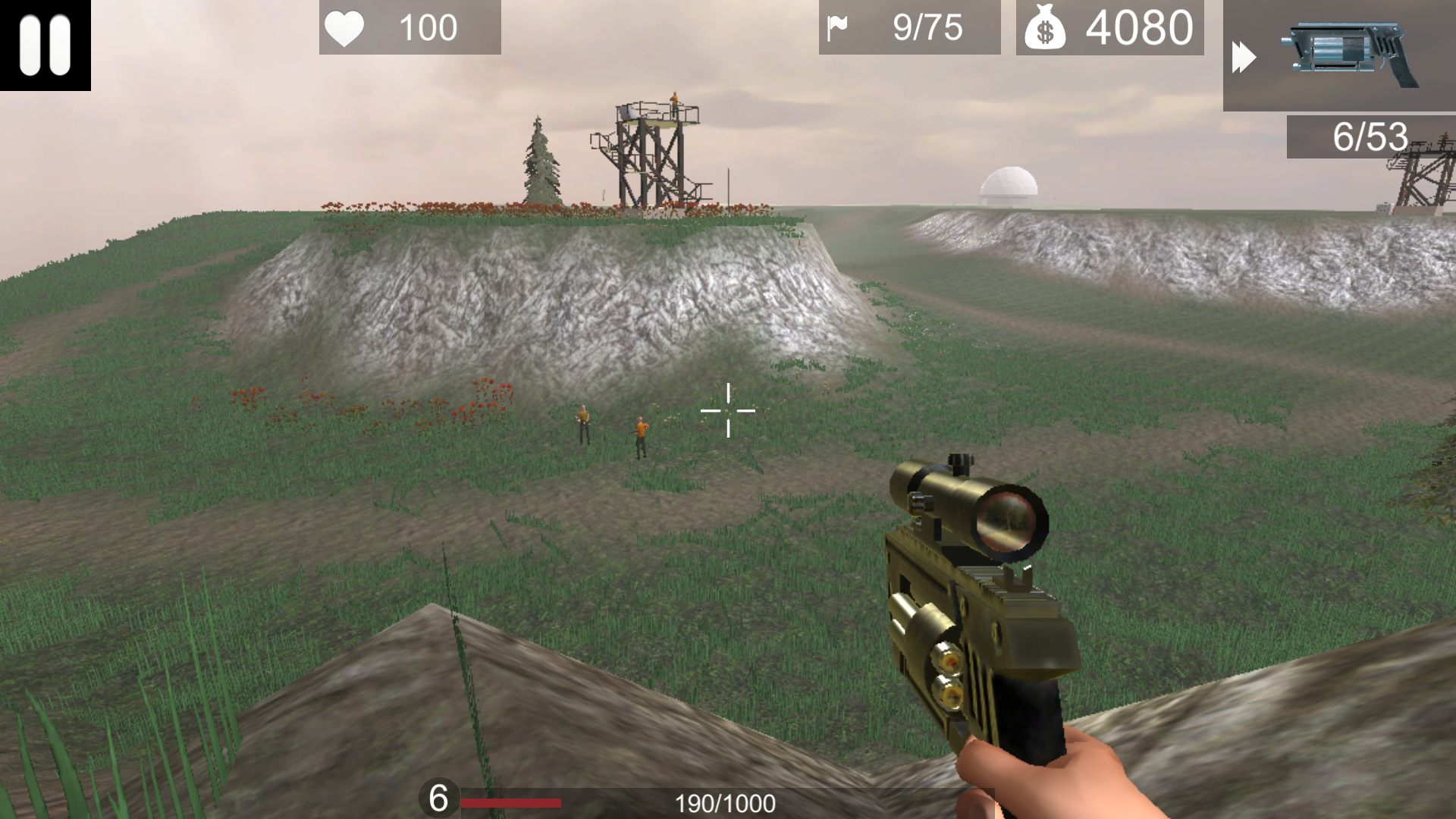The image size is (1456, 819).
Task: Click the heart health icon
Action: [345, 28]
